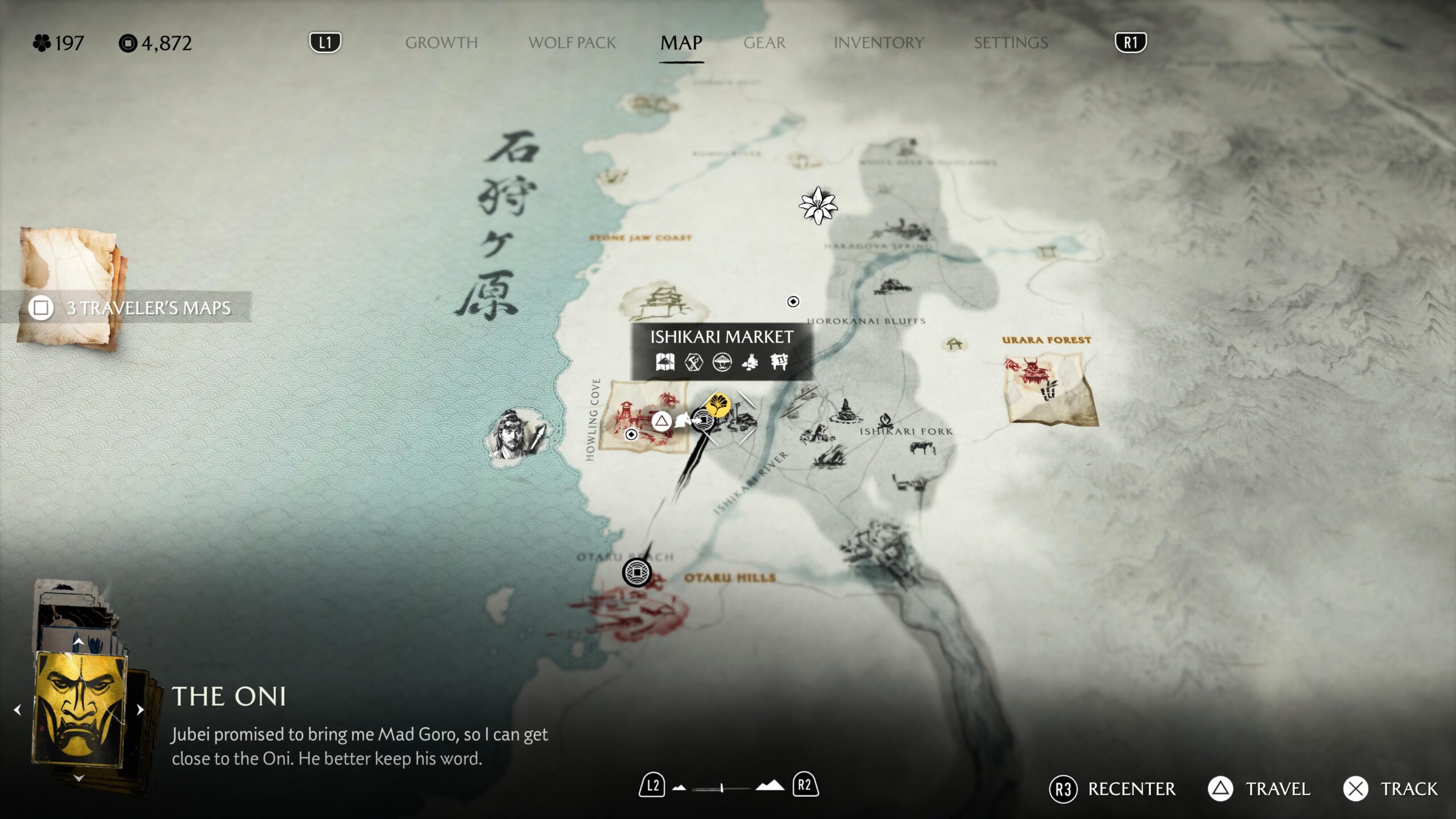This screenshot has height=819, width=1456.
Task: Select the campfire marker near Ishikari Fork
Action: point(884,421)
